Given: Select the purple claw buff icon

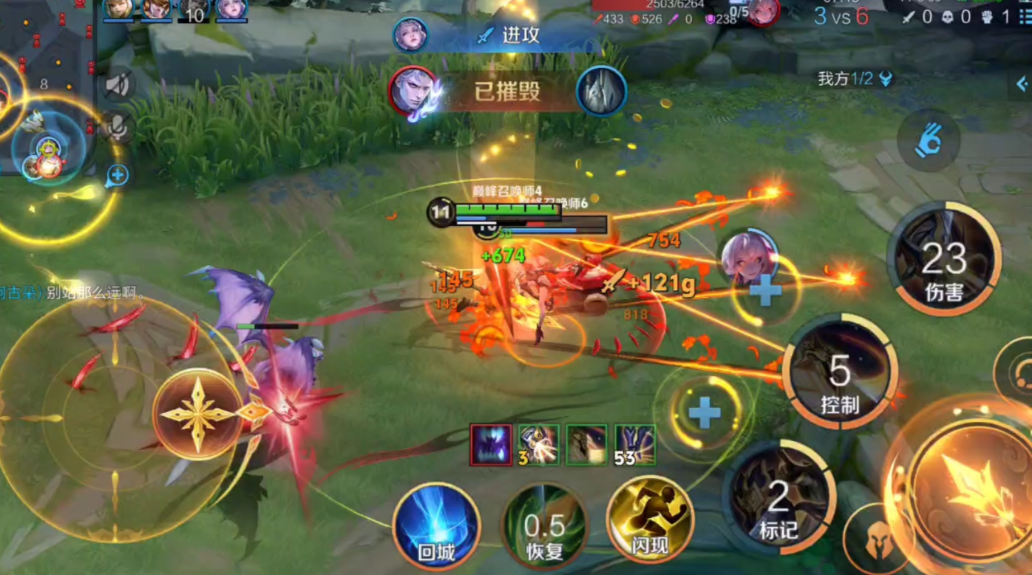Looking at the screenshot, I should pyautogui.click(x=491, y=444).
